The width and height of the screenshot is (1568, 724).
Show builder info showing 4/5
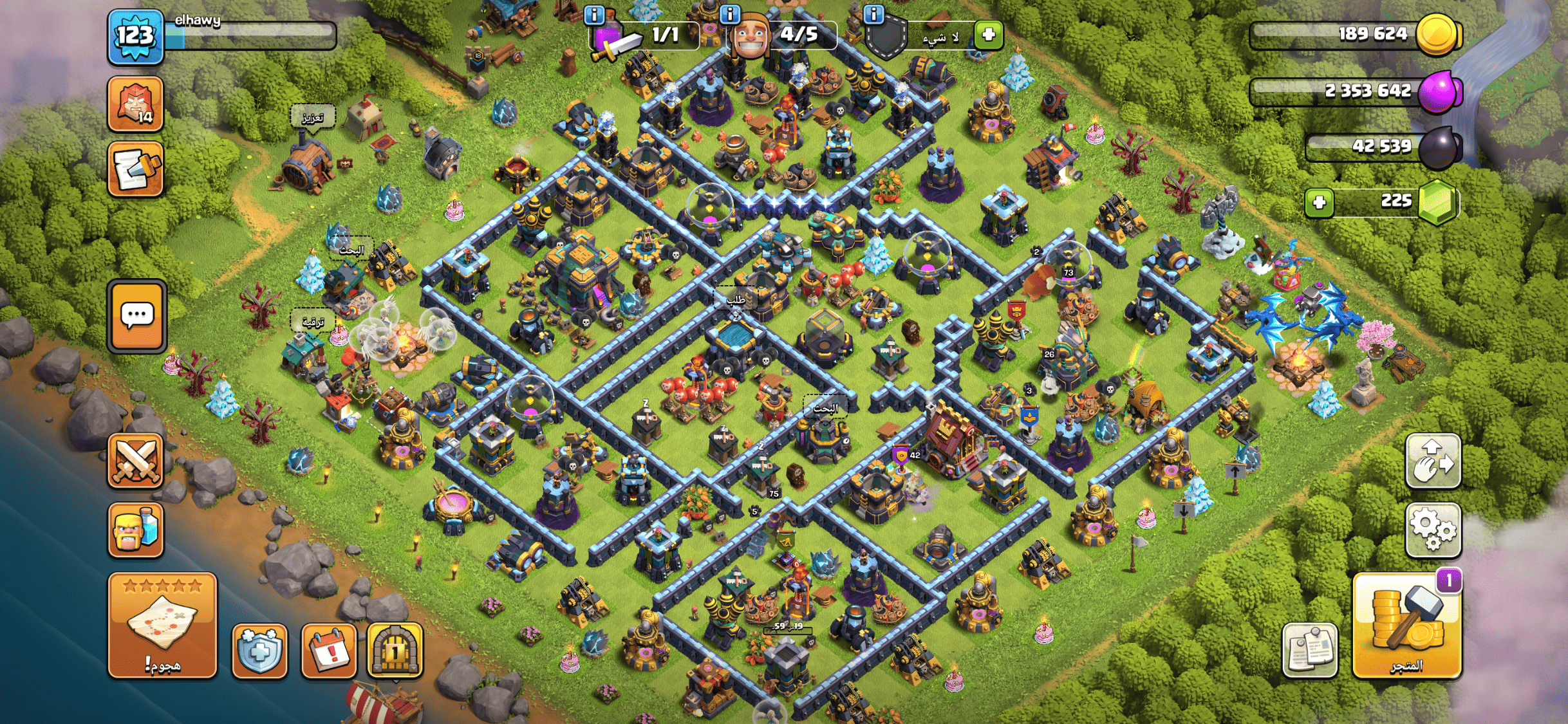(x=730, y=14)
